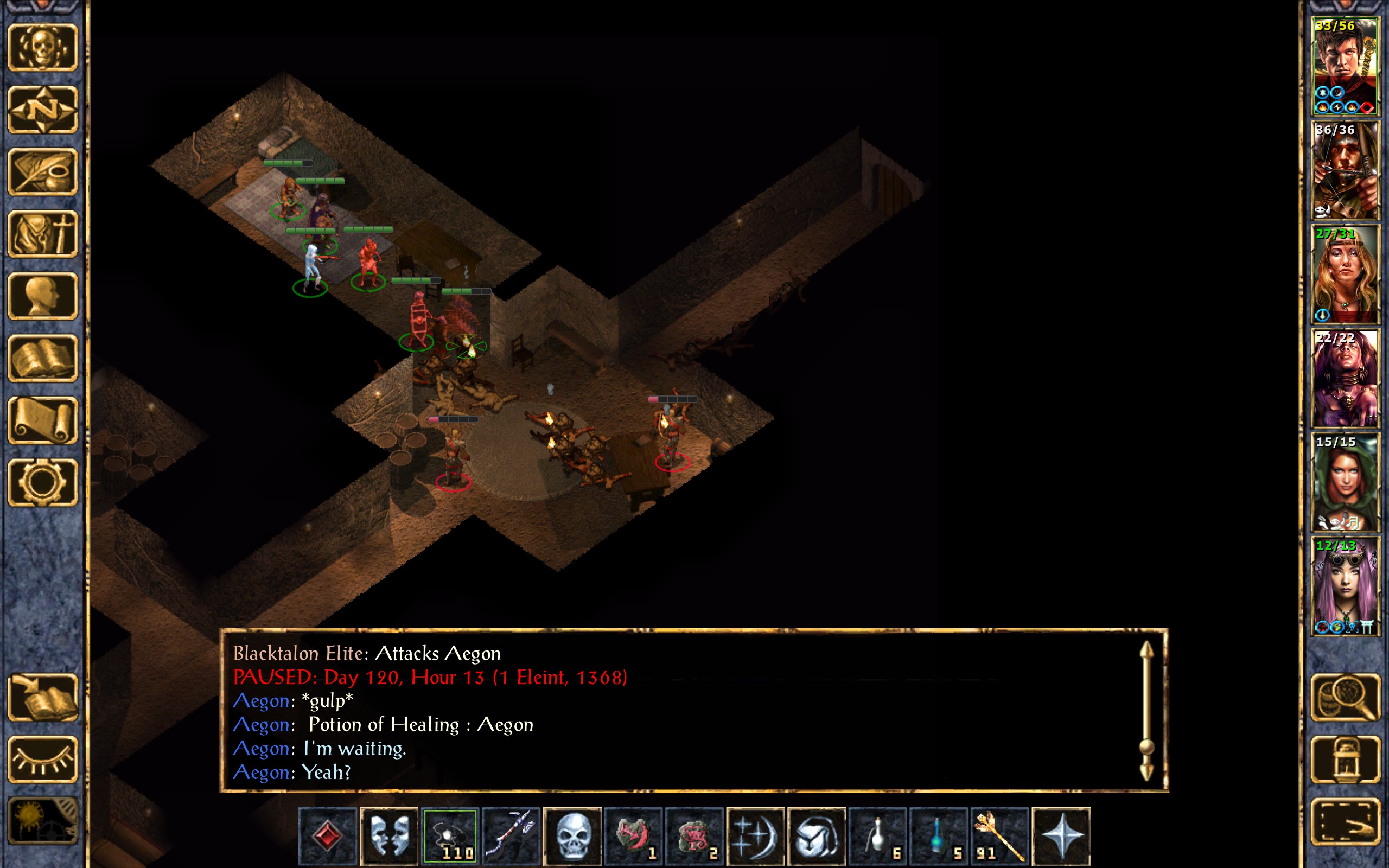Select the archer portrait with 36/36 HP
This screenshot has width=1389, height=868.
pyautogui.click(x=1344, y=170)
